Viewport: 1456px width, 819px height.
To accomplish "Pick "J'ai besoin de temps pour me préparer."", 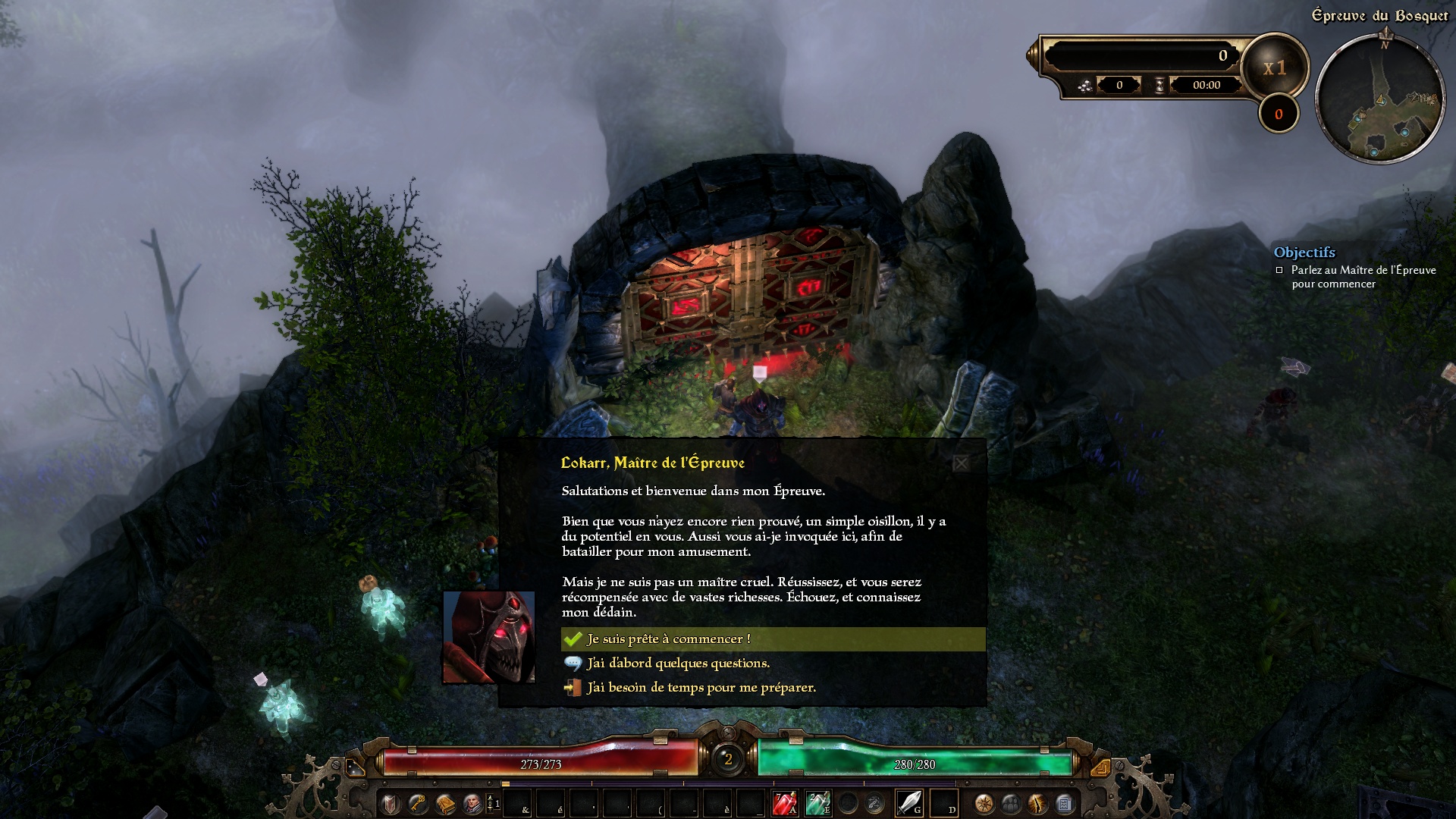I will [x=701, y=688].
